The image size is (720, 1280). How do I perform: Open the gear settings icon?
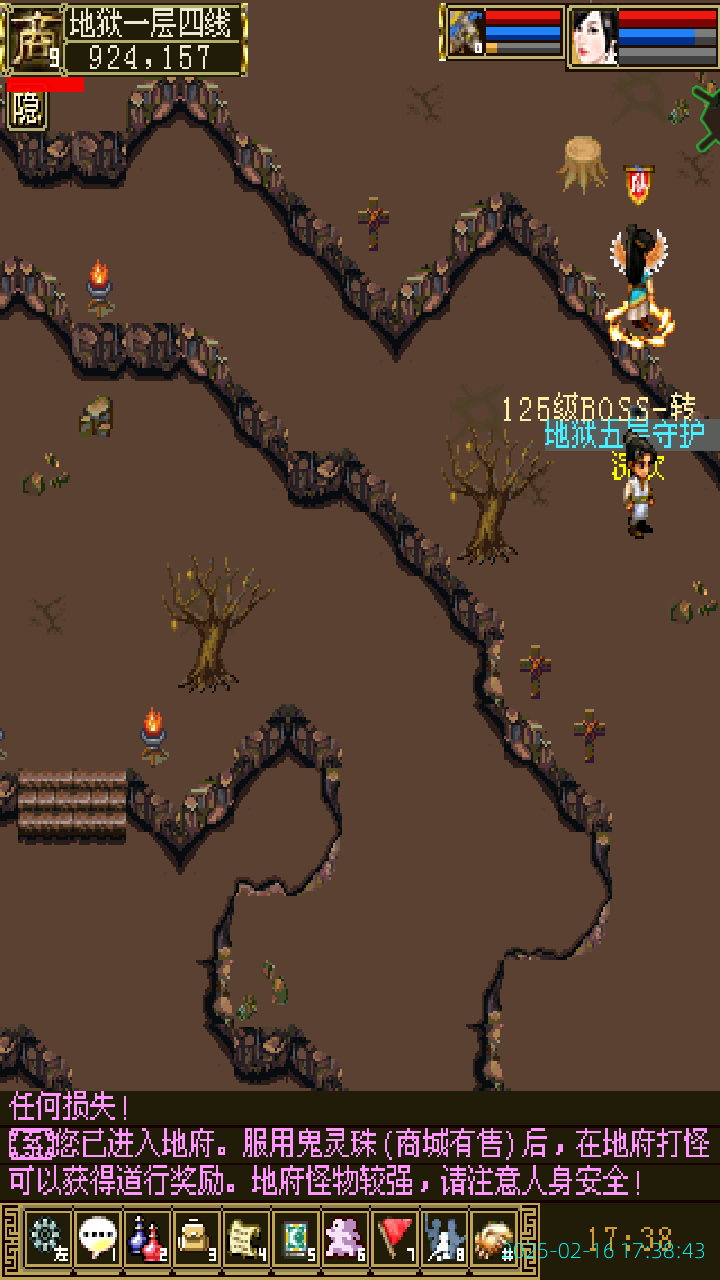click(47, 1238)
